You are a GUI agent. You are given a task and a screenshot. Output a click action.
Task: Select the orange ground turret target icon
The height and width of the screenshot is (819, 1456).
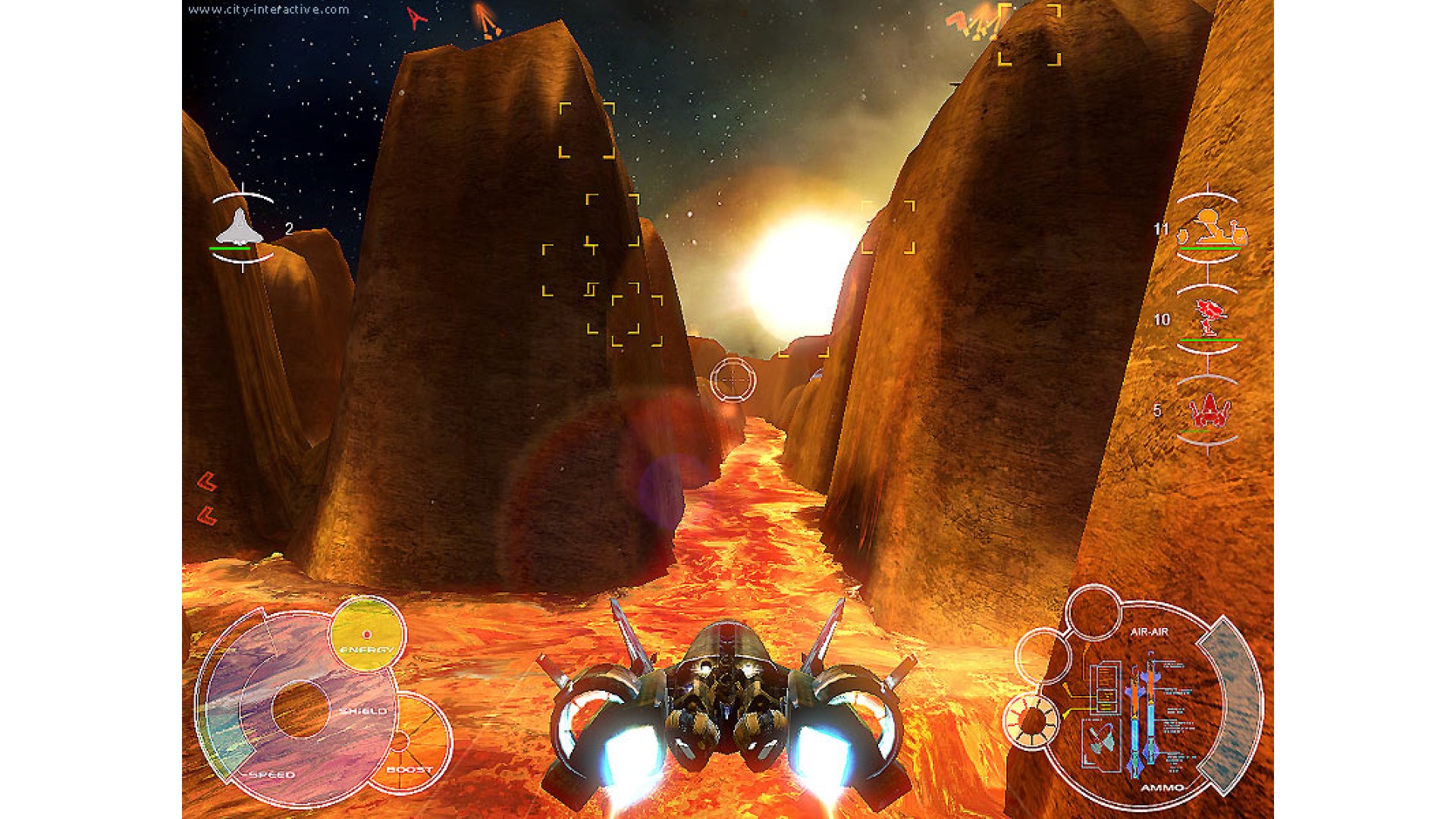[x=1210, y=228]
